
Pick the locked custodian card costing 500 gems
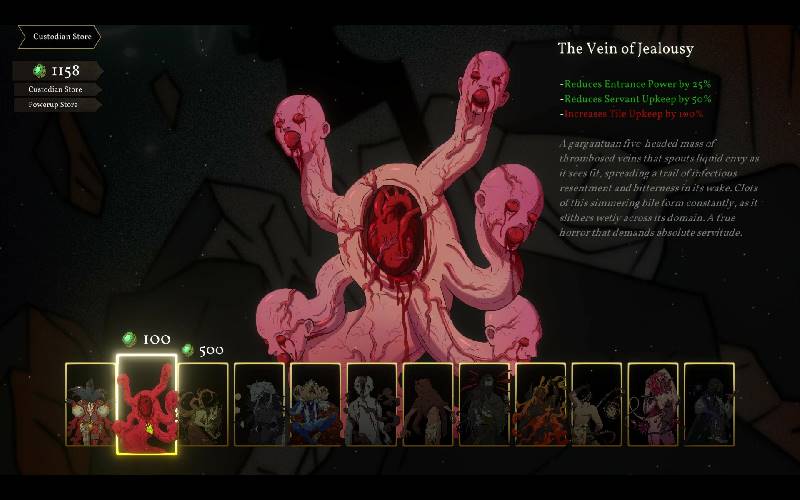point(204,404)
